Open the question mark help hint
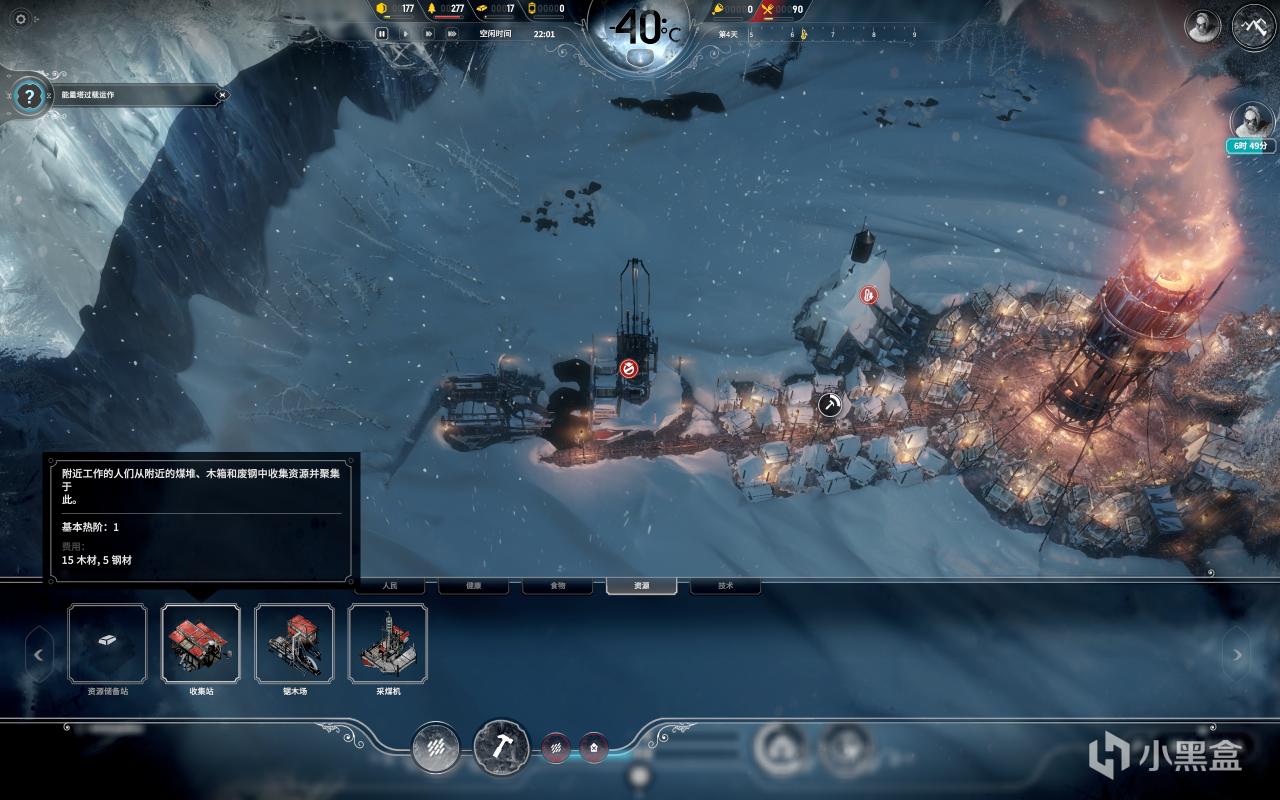Viewport: 1280px width, 800px height. point(30,97)
